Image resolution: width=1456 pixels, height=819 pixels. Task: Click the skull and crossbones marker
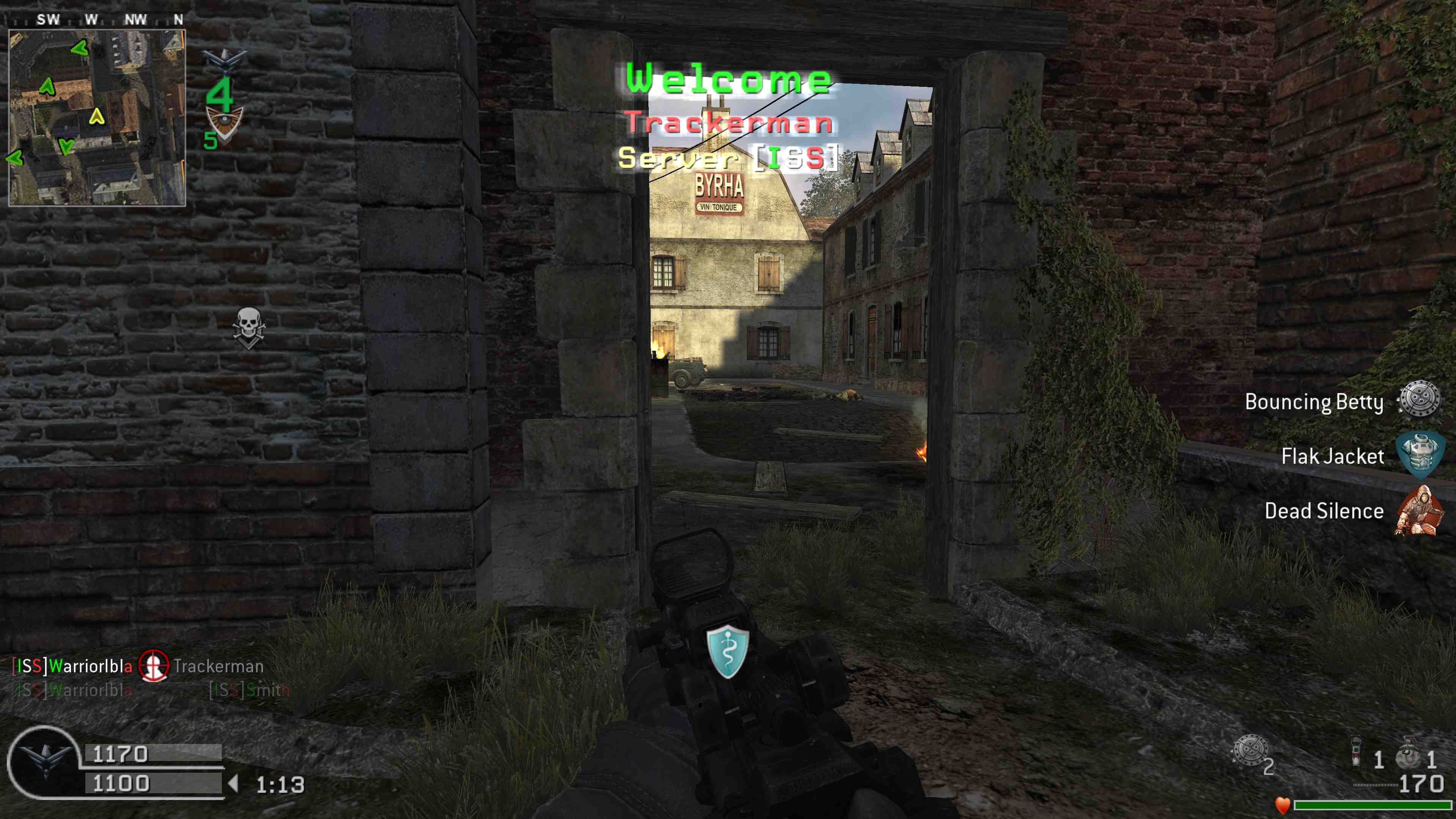[x=249, y=327]
